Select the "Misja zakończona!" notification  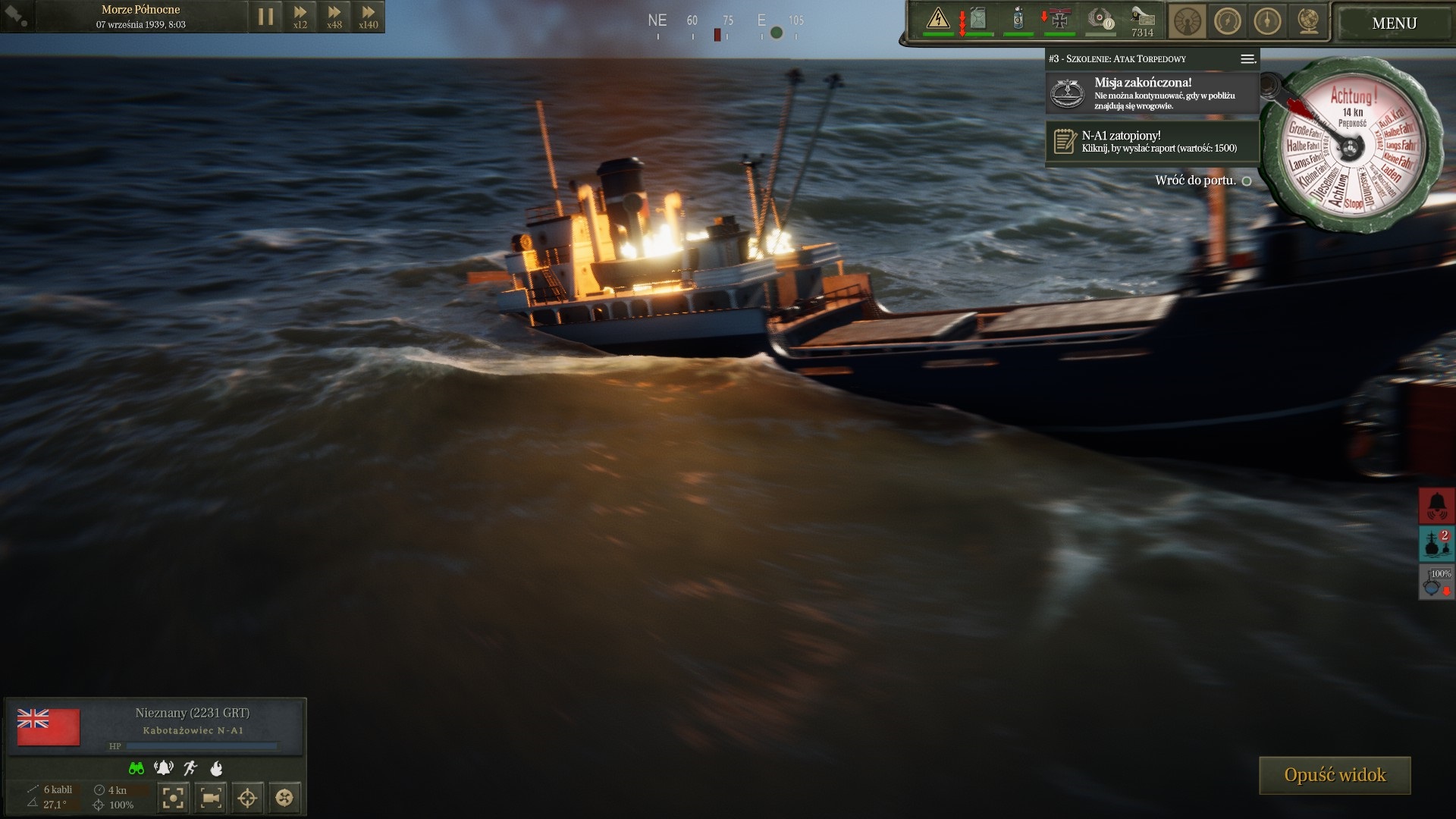1152,93
